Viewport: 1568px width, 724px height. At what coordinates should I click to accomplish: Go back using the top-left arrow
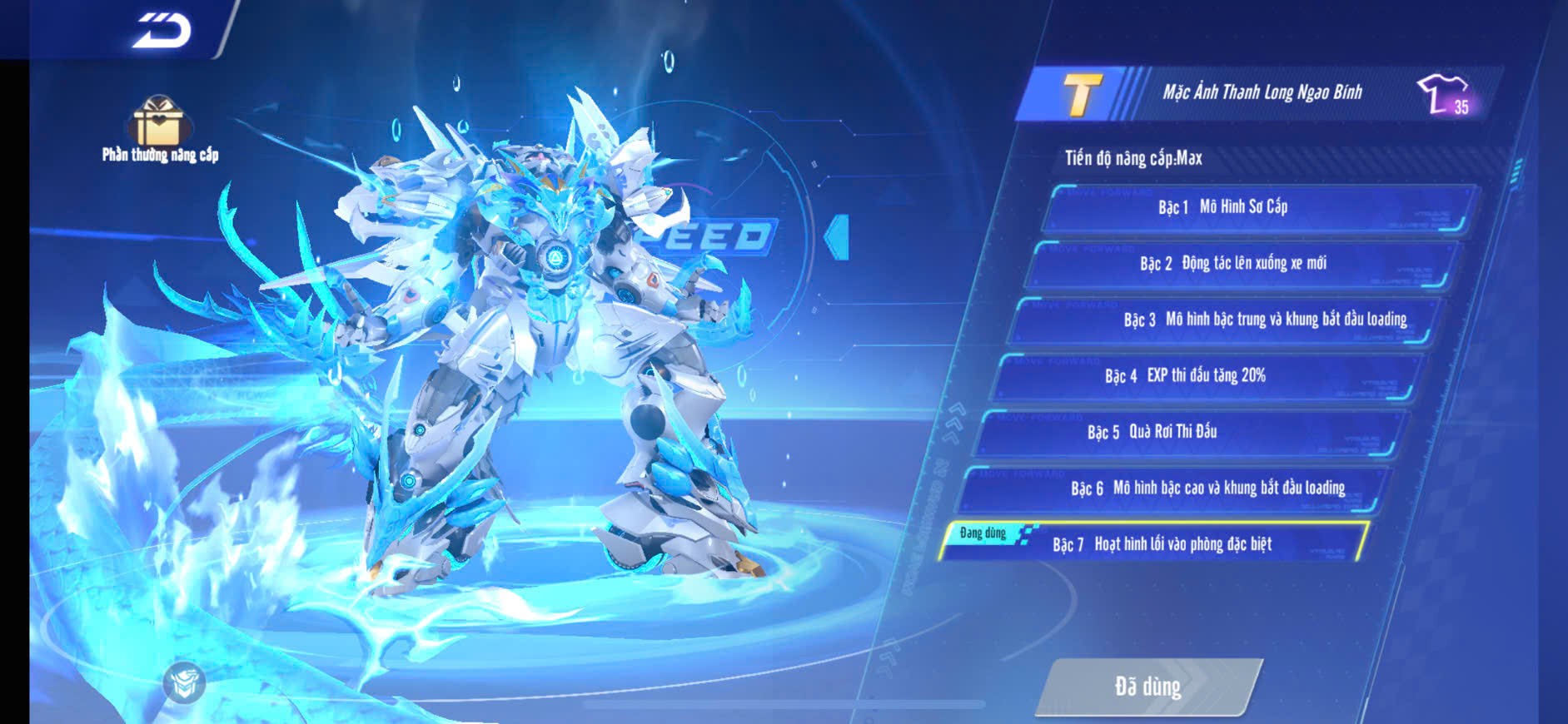162,31
